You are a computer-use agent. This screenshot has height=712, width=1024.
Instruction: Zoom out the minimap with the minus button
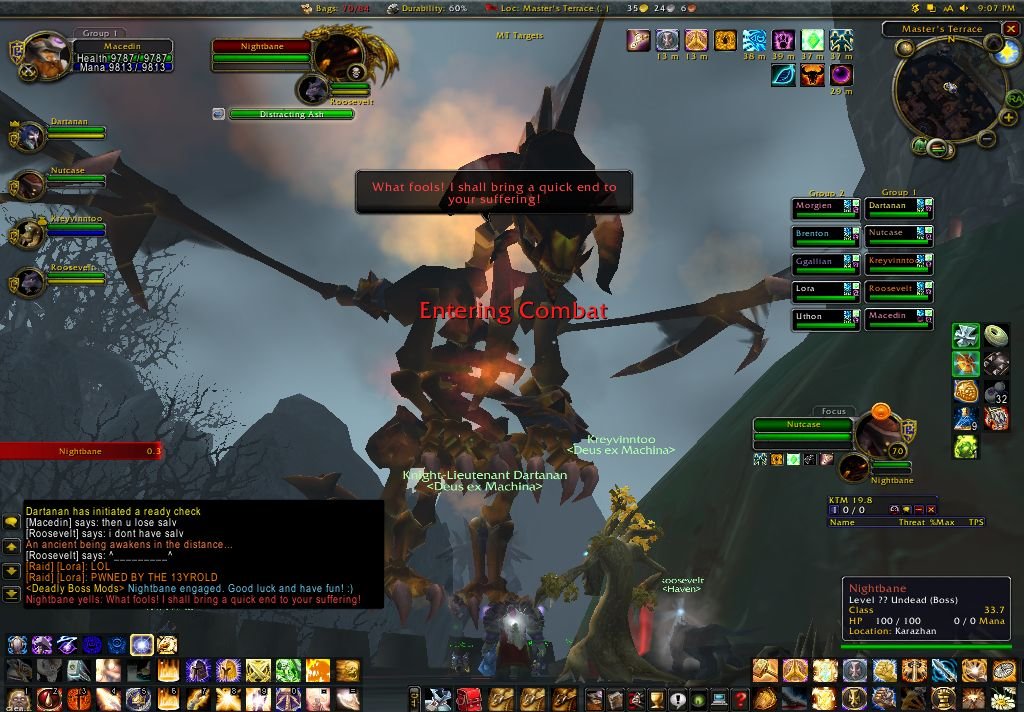point(985,139)
